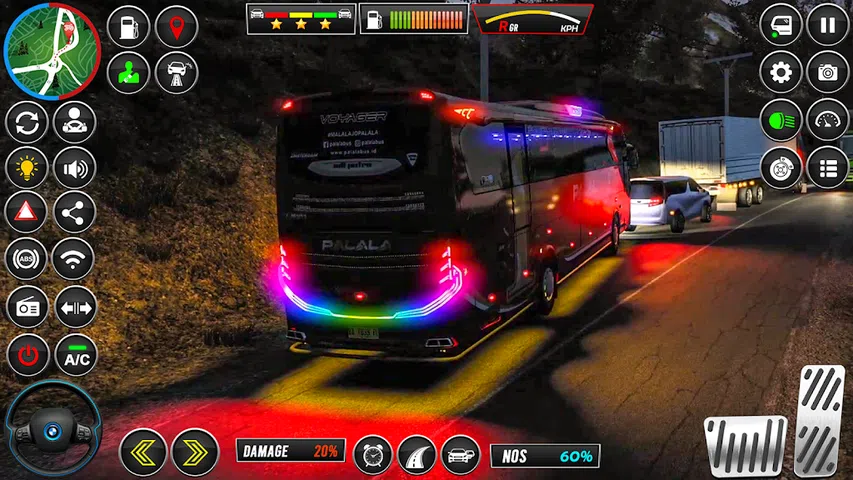The width and height of the screenshot is (853, 480).
Task: Pause the game
Action: click(828, 24)
